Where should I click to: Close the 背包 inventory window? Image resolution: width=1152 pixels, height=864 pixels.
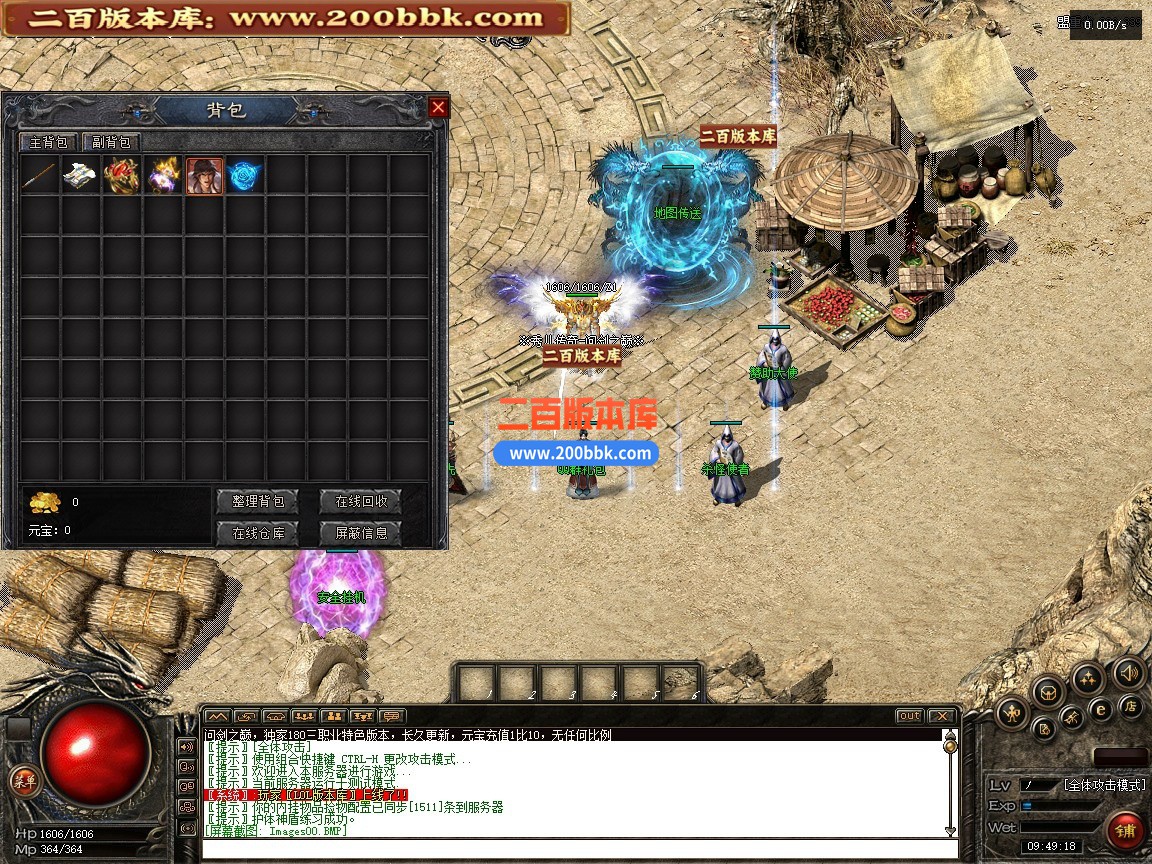(438, 107)
